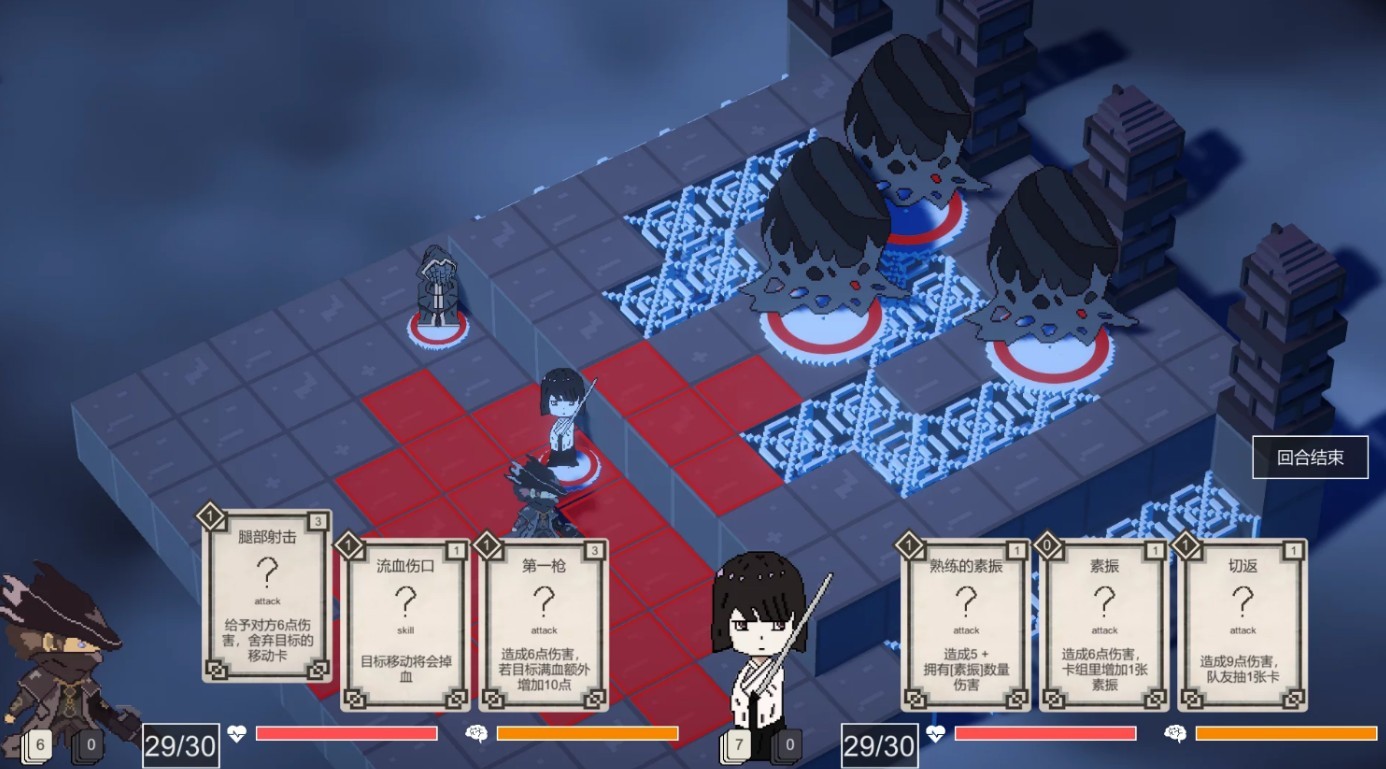This screenshot has height=769, width=1386.
Task: Target the gray hooded enemy unit
Action: [438, 290]
